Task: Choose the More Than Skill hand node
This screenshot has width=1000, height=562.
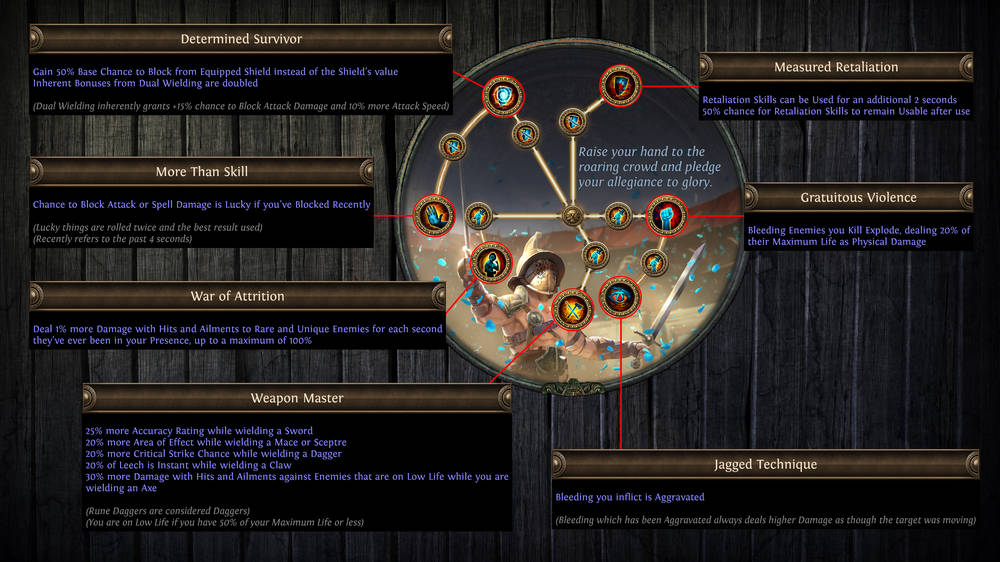Action: click(435, 213)
